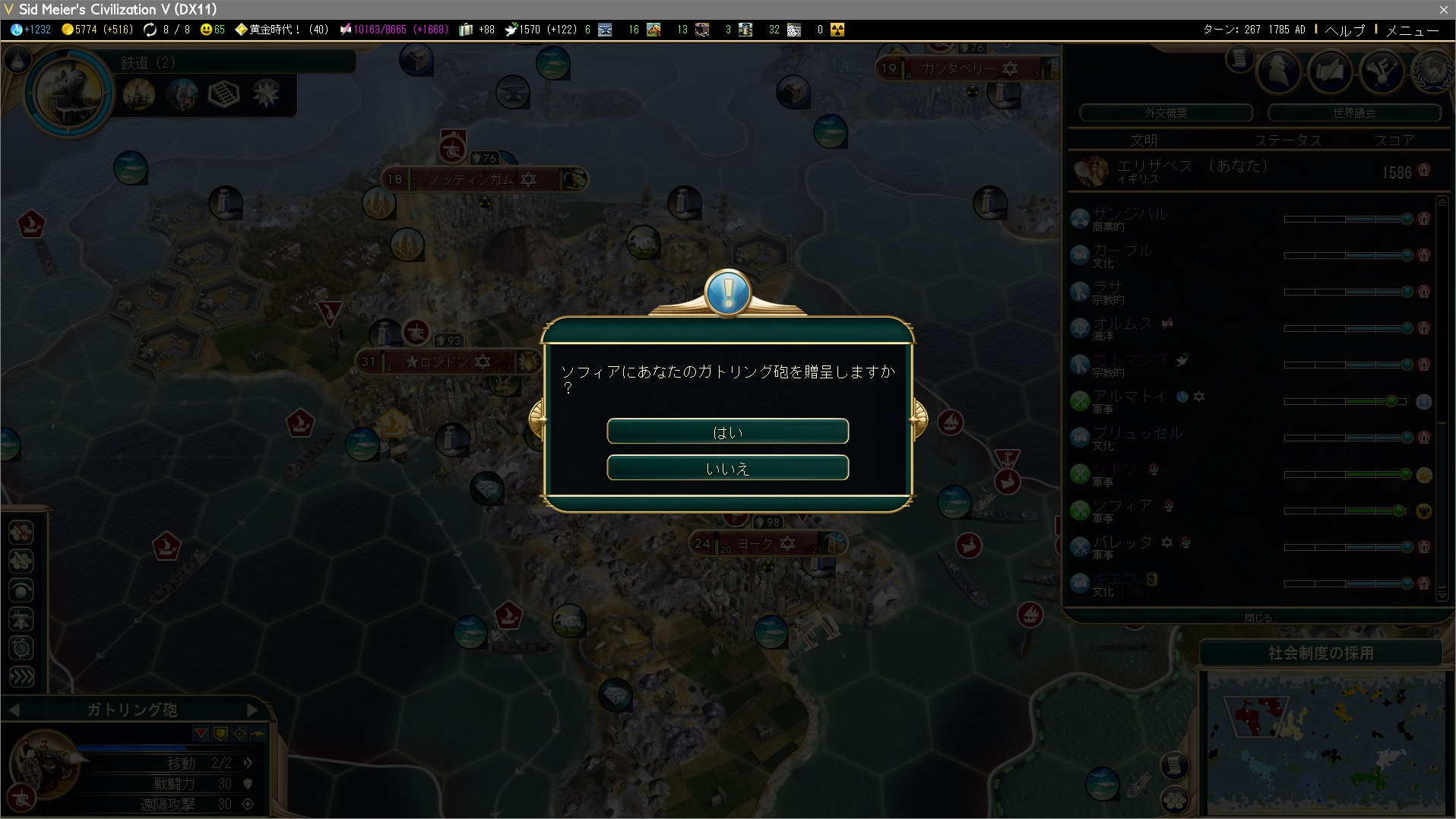1456x819 pixels.
Task: Close the game window
Action: 1443,9
